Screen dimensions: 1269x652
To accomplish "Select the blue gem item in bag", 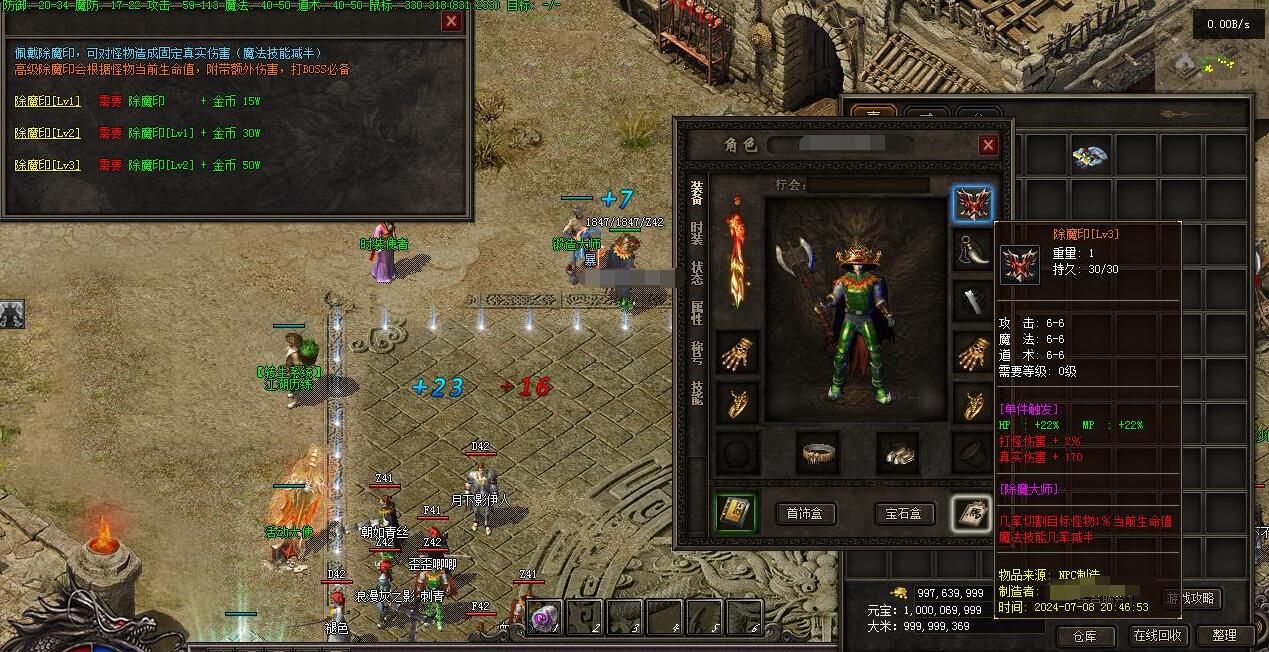I will 1091,155.
